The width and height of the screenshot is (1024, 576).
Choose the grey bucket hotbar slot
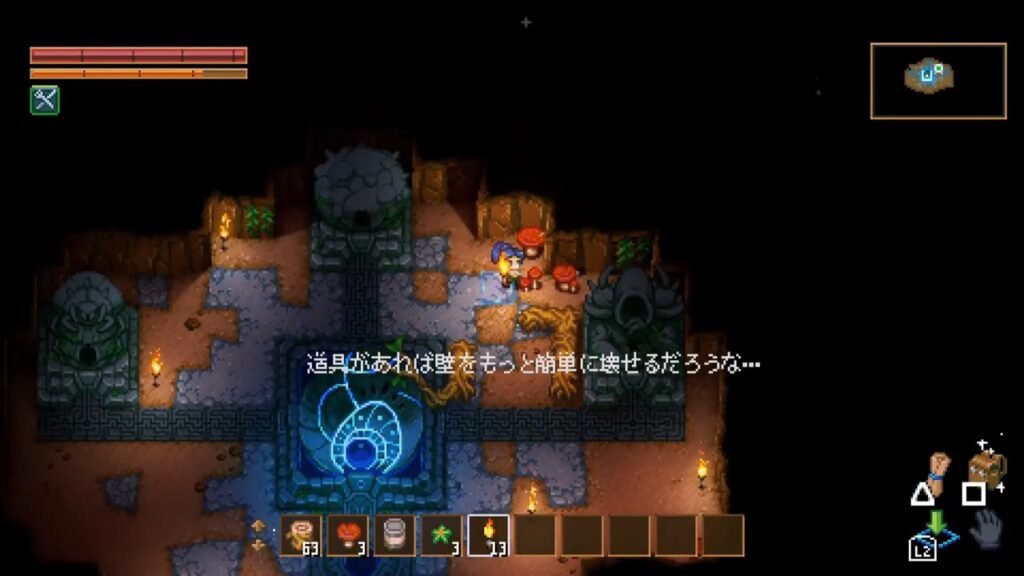394,535
